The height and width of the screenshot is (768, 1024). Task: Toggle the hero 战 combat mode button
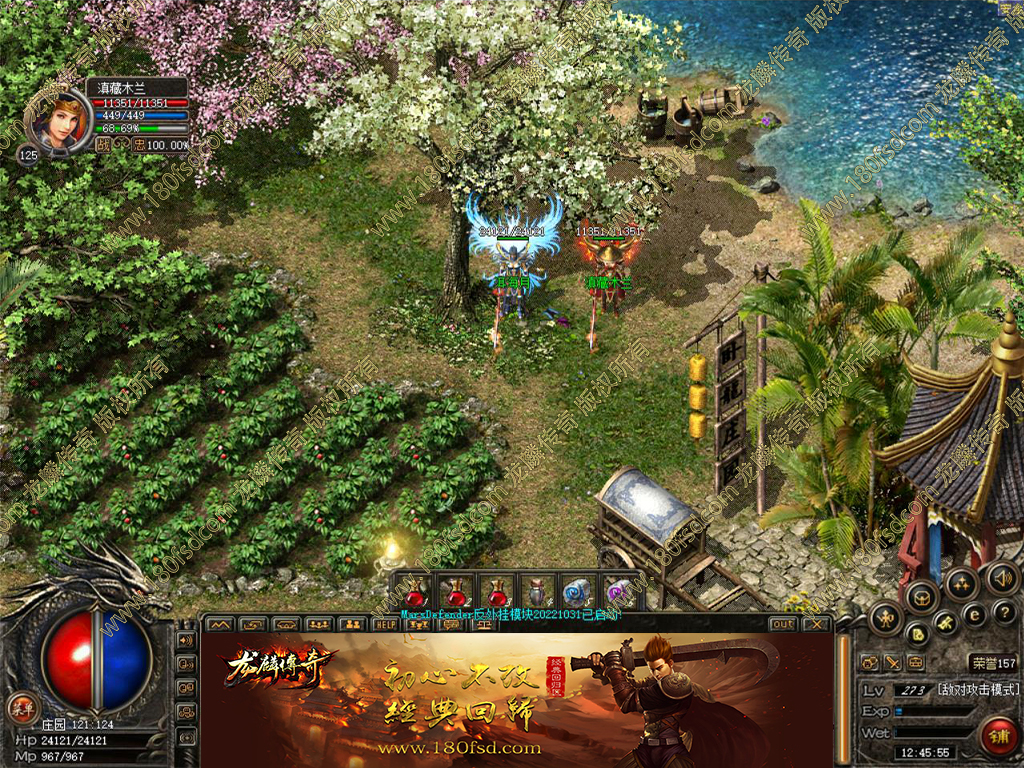[102, 144]
